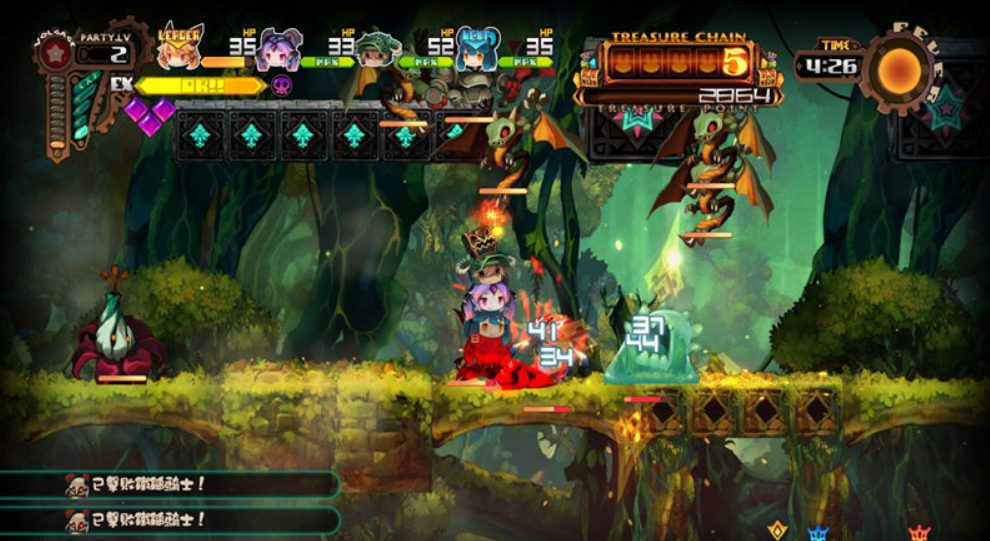Select the purple diamond gems cluster
The image size is (990, 541).
coord(149,115)
